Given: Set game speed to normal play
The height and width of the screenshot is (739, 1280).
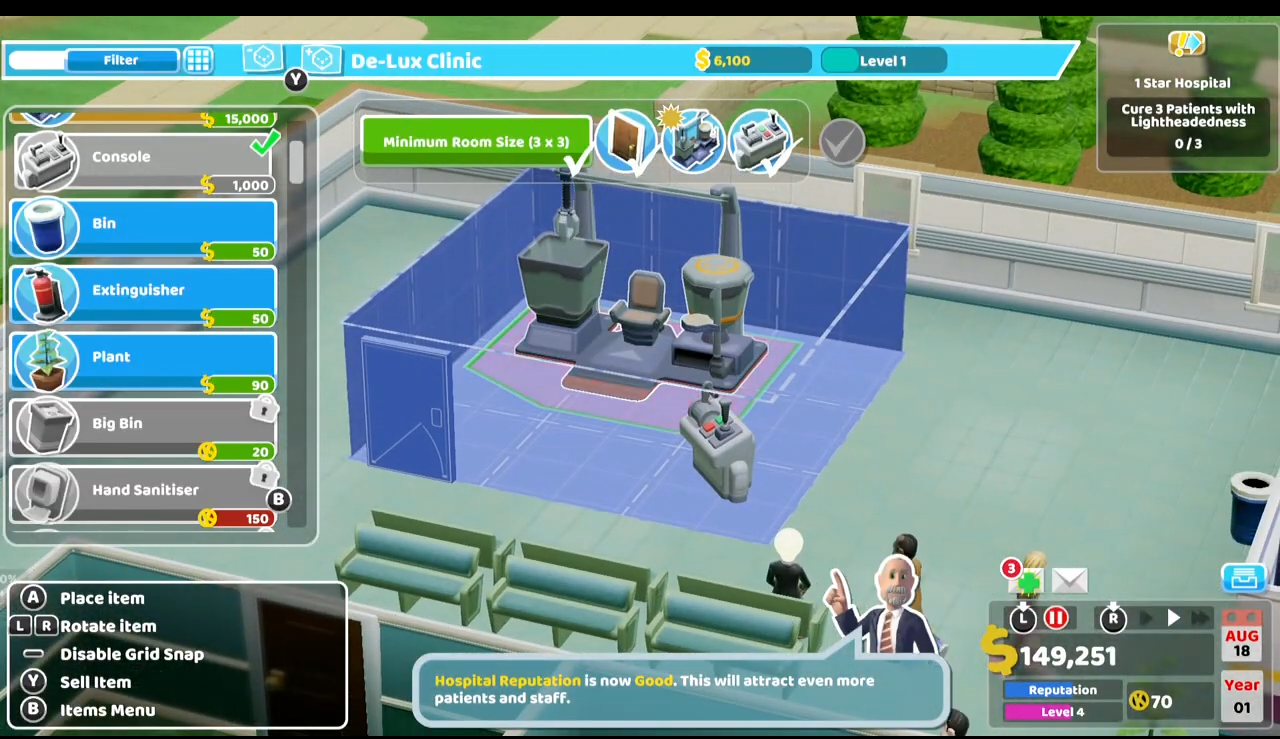Looking at the screenshot, I should point(1174,618).
